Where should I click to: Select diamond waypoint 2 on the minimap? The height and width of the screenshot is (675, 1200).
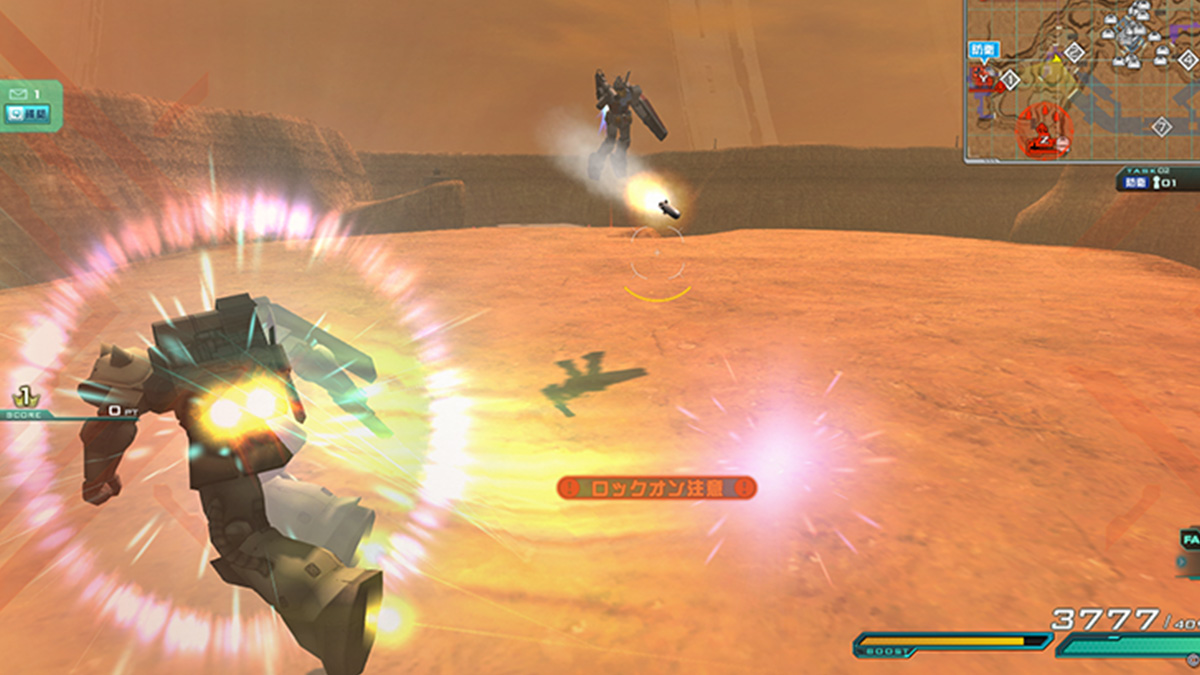[1074, 52]
